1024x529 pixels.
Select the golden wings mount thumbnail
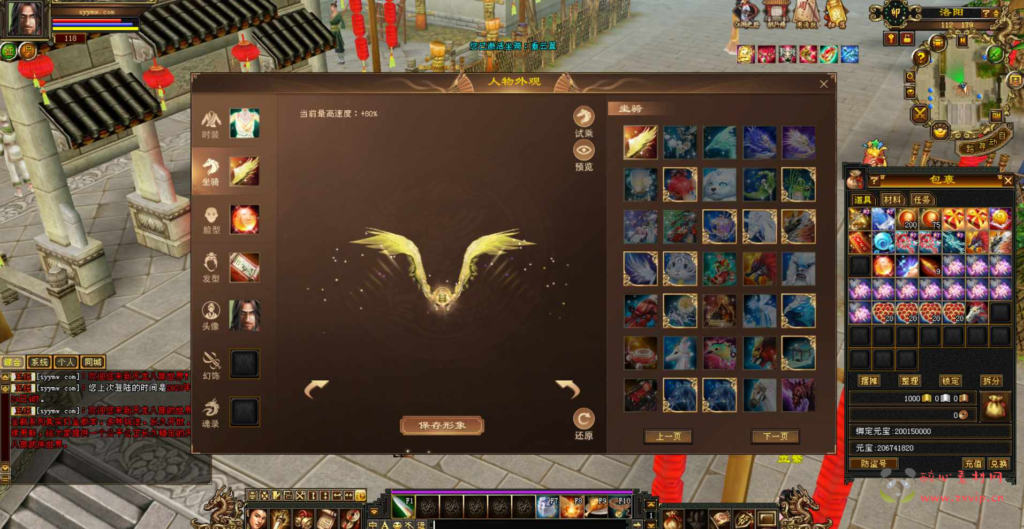[640, 142]
